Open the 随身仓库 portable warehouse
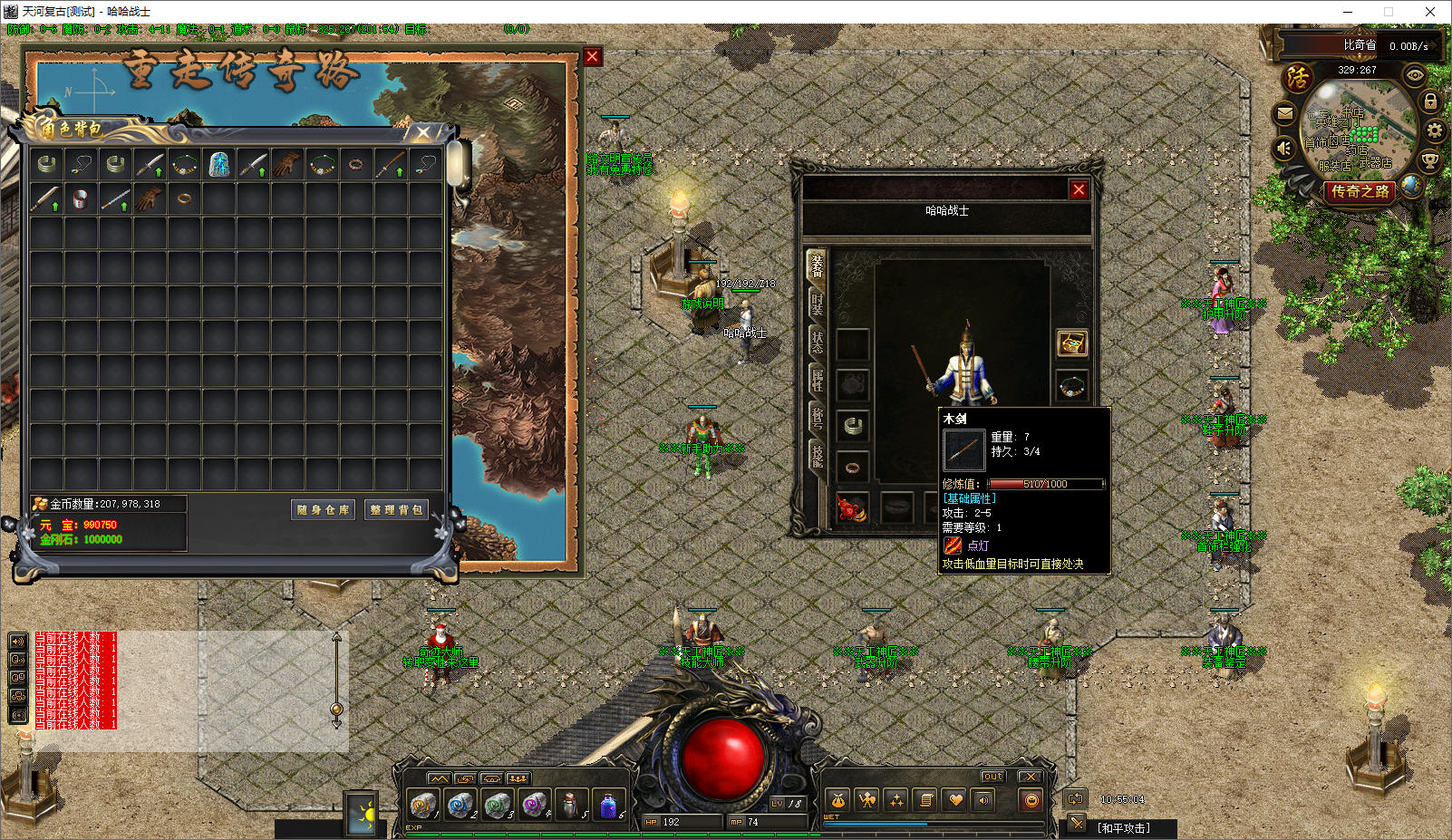 [x=323, y=510]
